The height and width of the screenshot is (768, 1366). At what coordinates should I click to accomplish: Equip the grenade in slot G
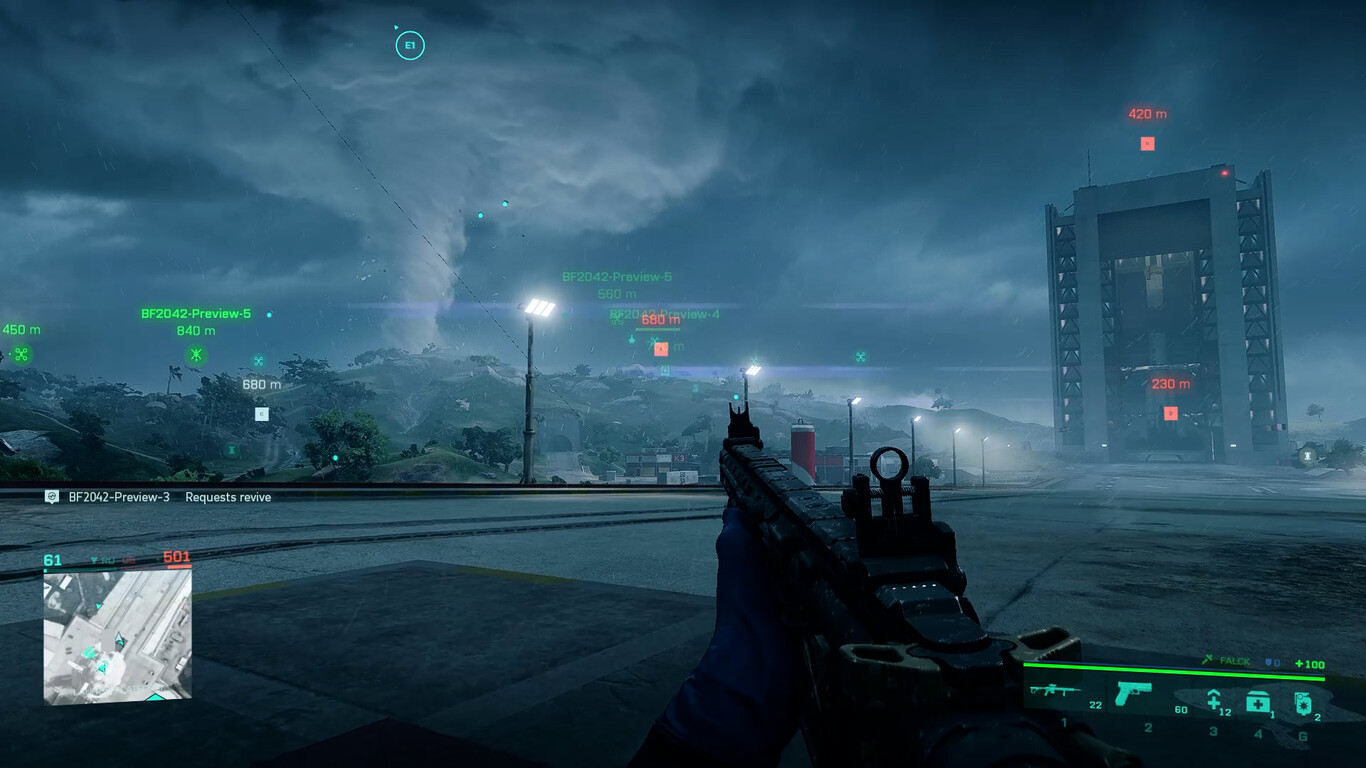[1303, 704]
